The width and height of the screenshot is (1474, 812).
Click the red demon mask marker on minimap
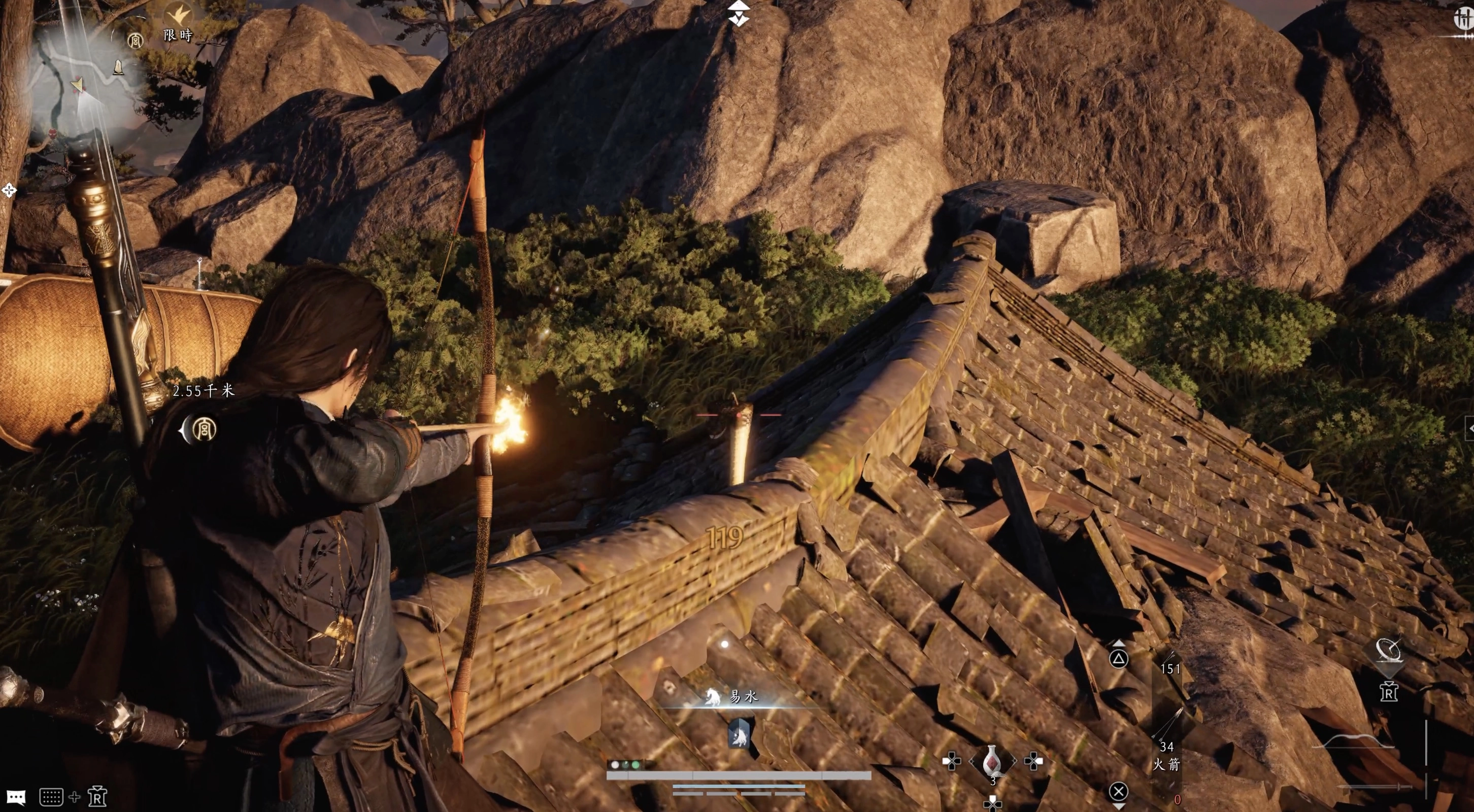[53, 134]
